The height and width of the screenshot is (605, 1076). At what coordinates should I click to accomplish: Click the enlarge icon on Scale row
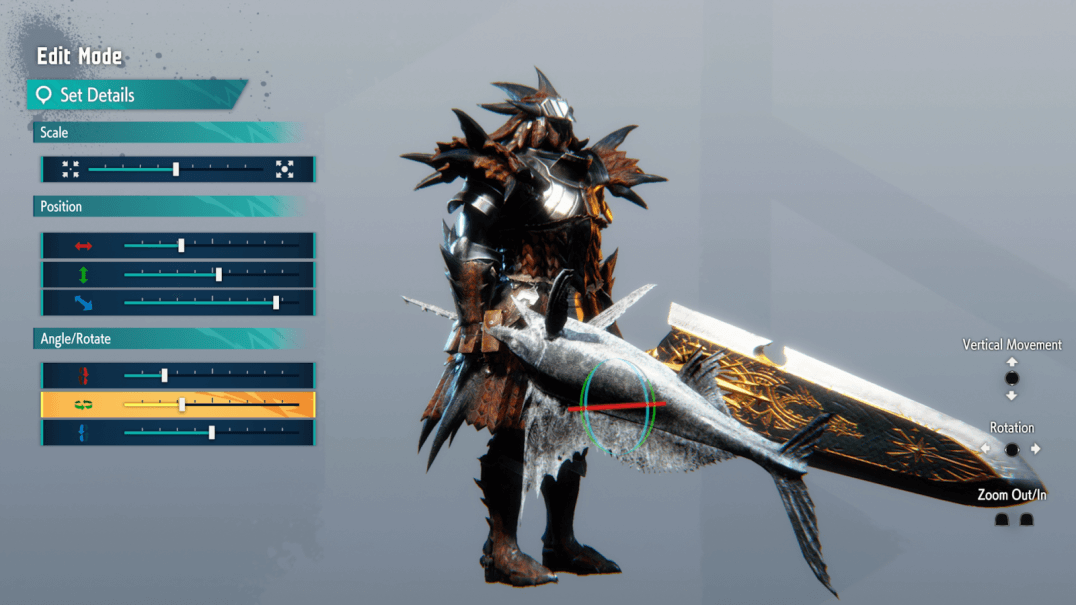pos(285,169)
